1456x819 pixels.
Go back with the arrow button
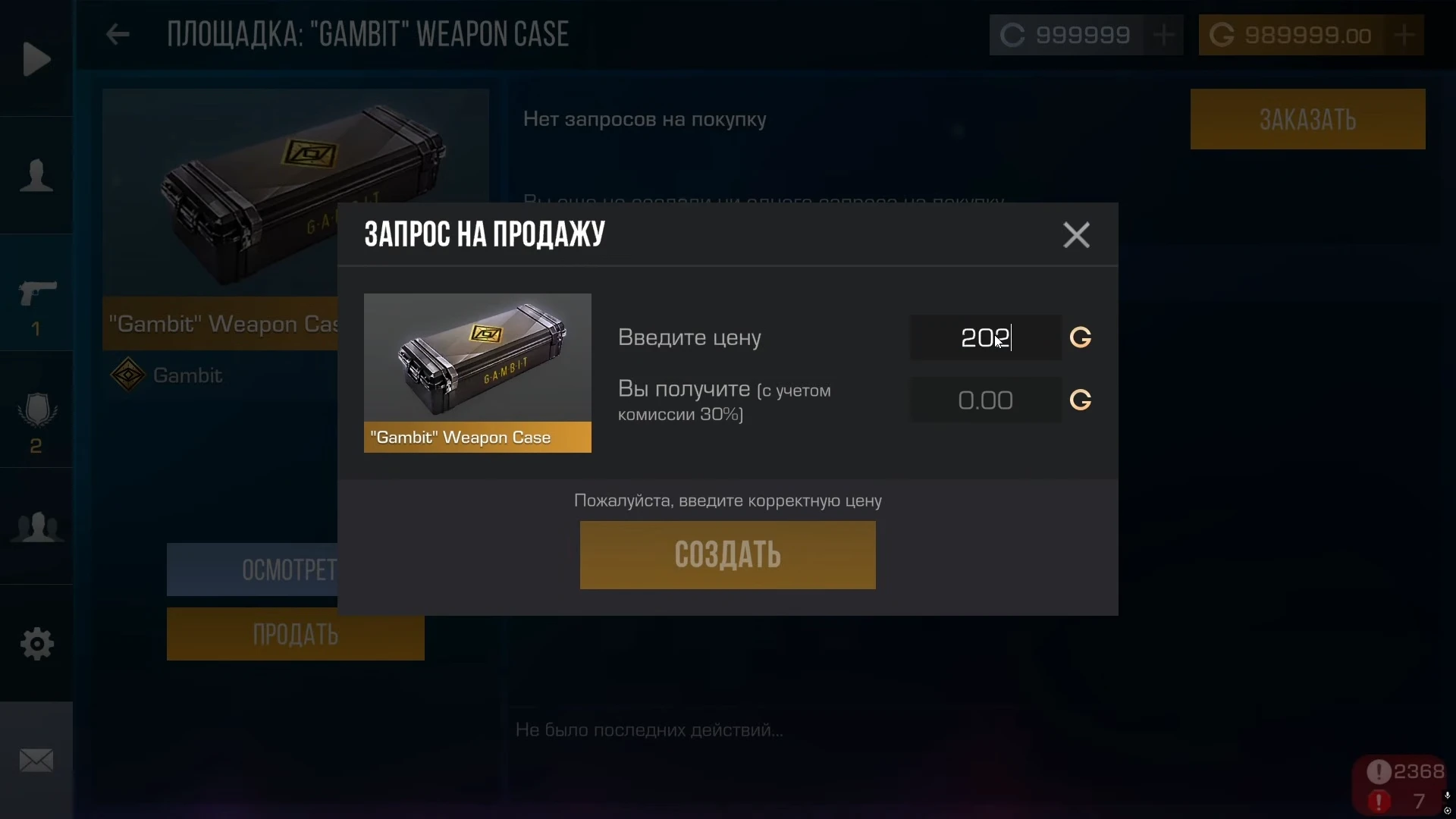pos(118,34)
